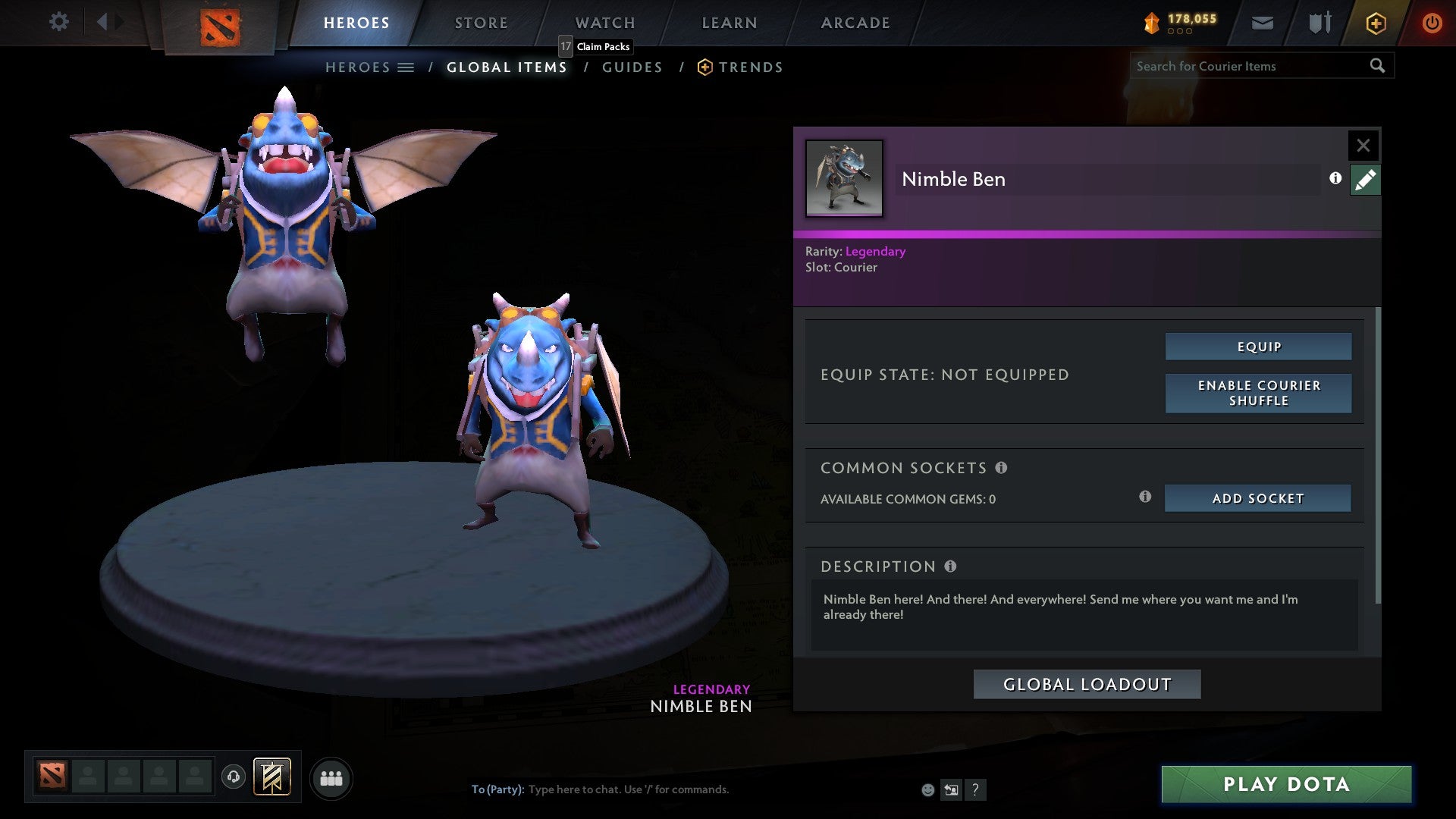
Task: Open the Dota 2 settings gear
Action: (59, 22)
